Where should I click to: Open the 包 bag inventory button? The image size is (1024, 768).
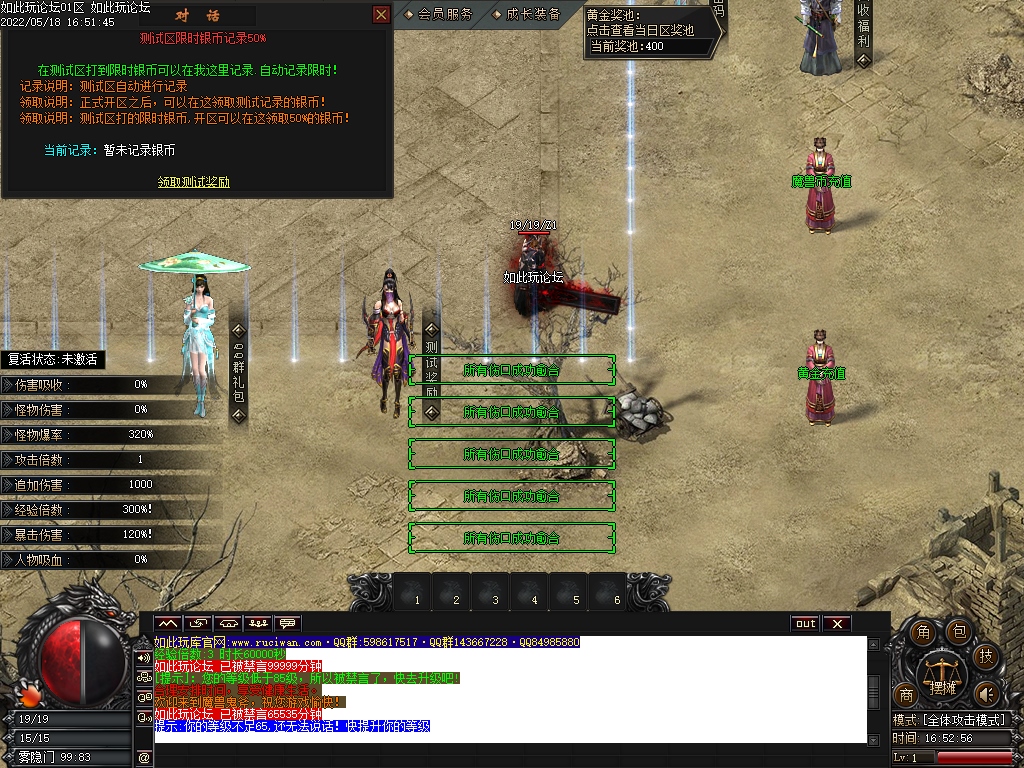pyautogui.click(x=957, y=632)
